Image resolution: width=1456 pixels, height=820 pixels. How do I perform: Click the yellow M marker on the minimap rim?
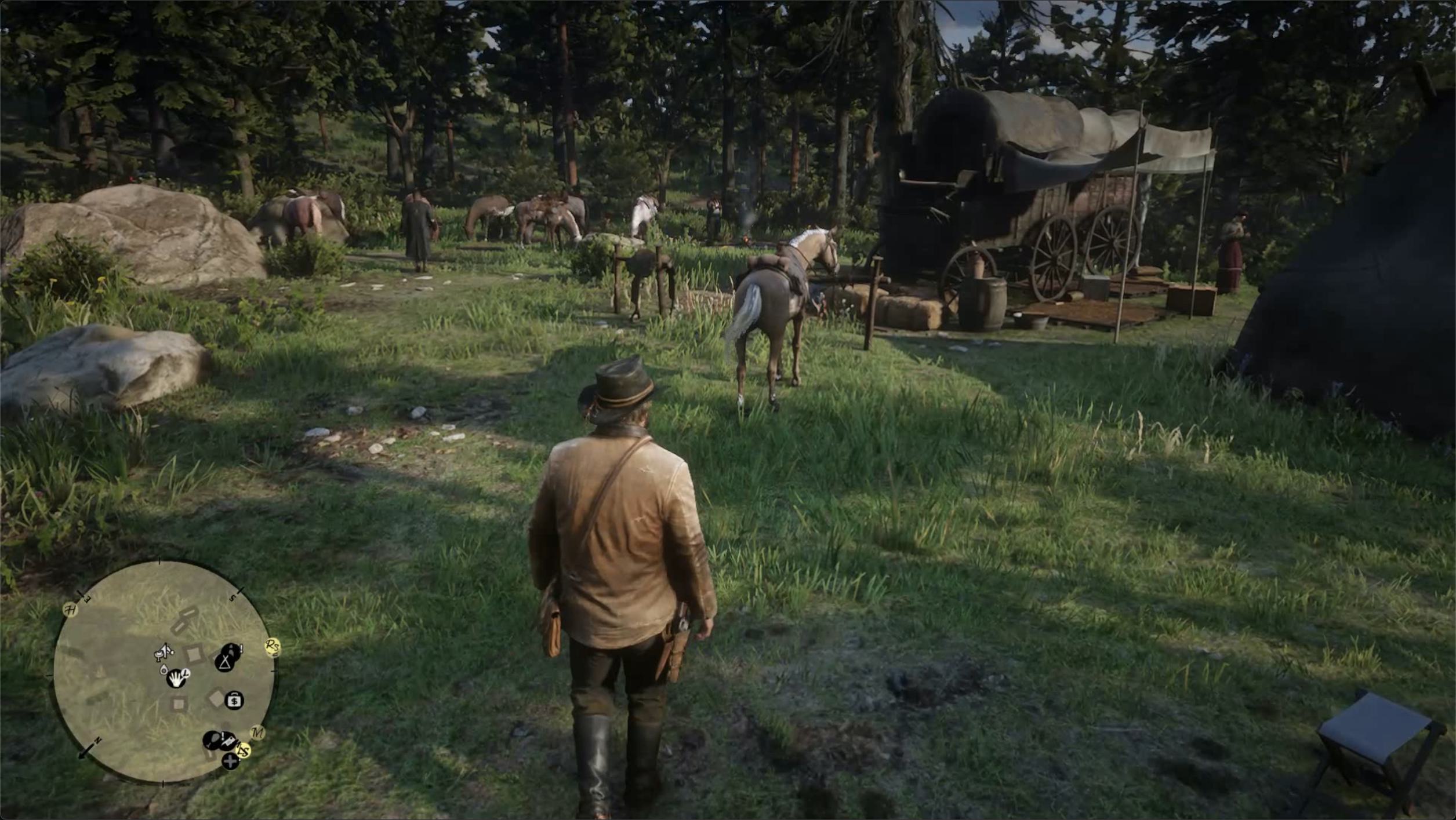[257, 733]
